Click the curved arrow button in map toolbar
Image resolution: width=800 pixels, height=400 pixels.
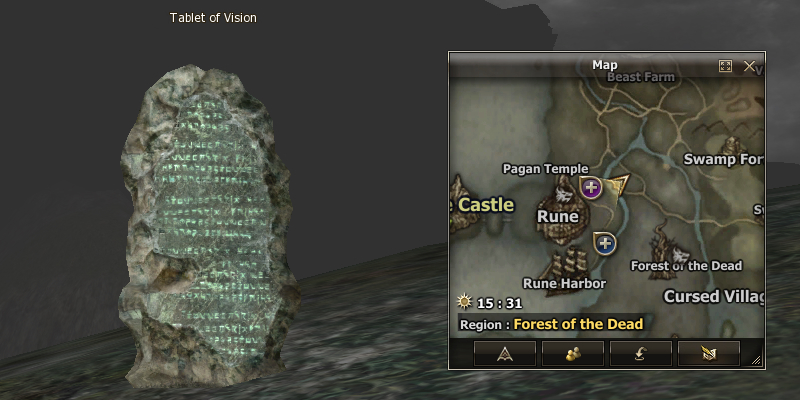[x=640, y=353]
